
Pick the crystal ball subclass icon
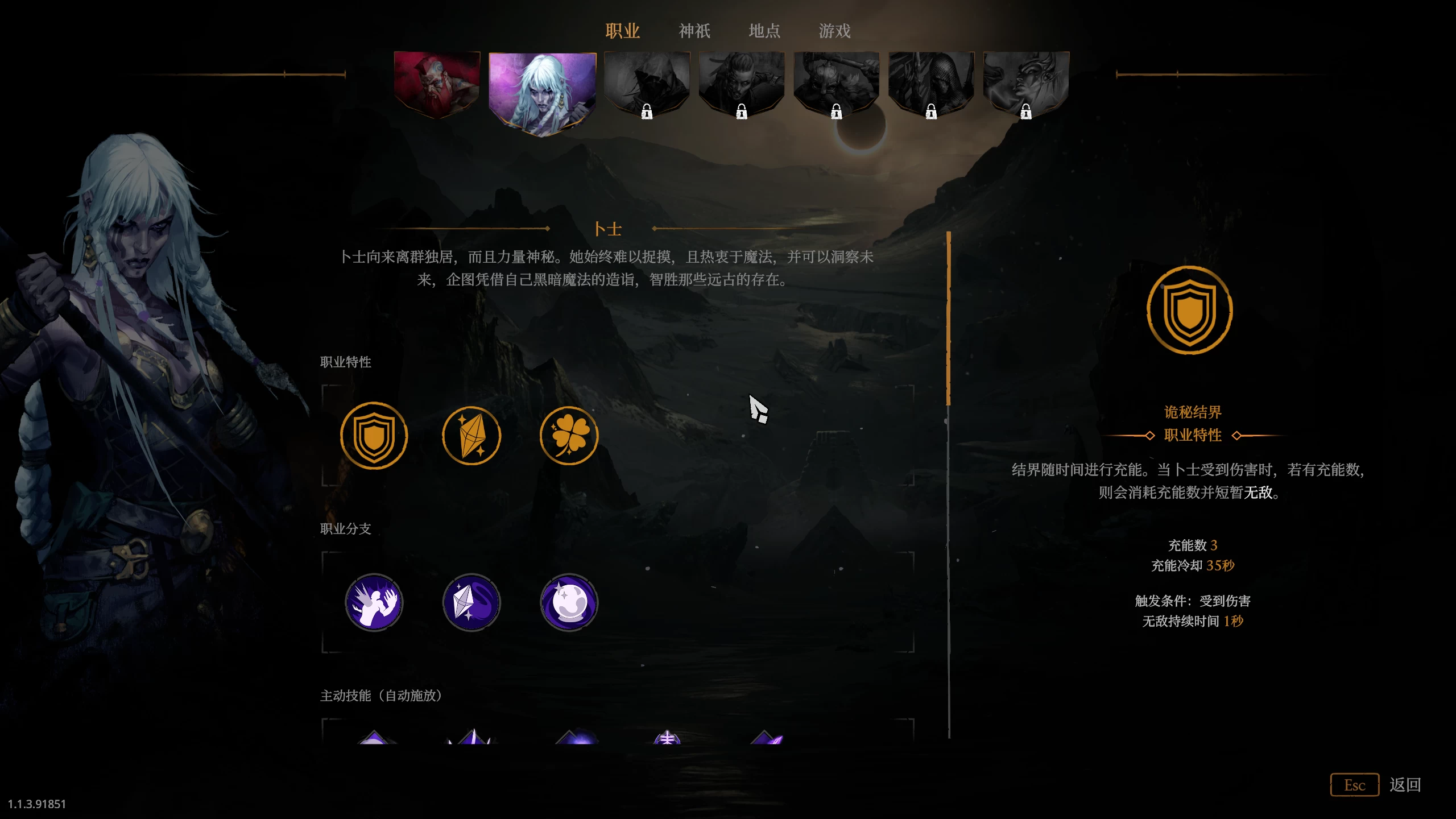tap(568, 602)
